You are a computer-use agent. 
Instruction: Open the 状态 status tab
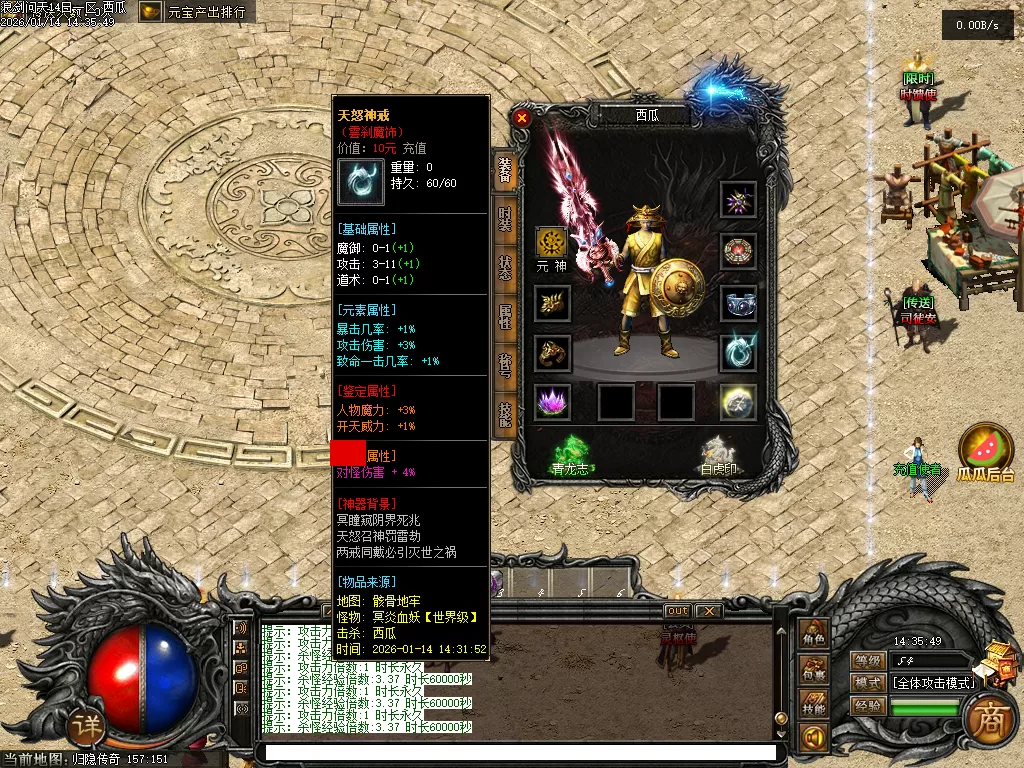[505, 267]
